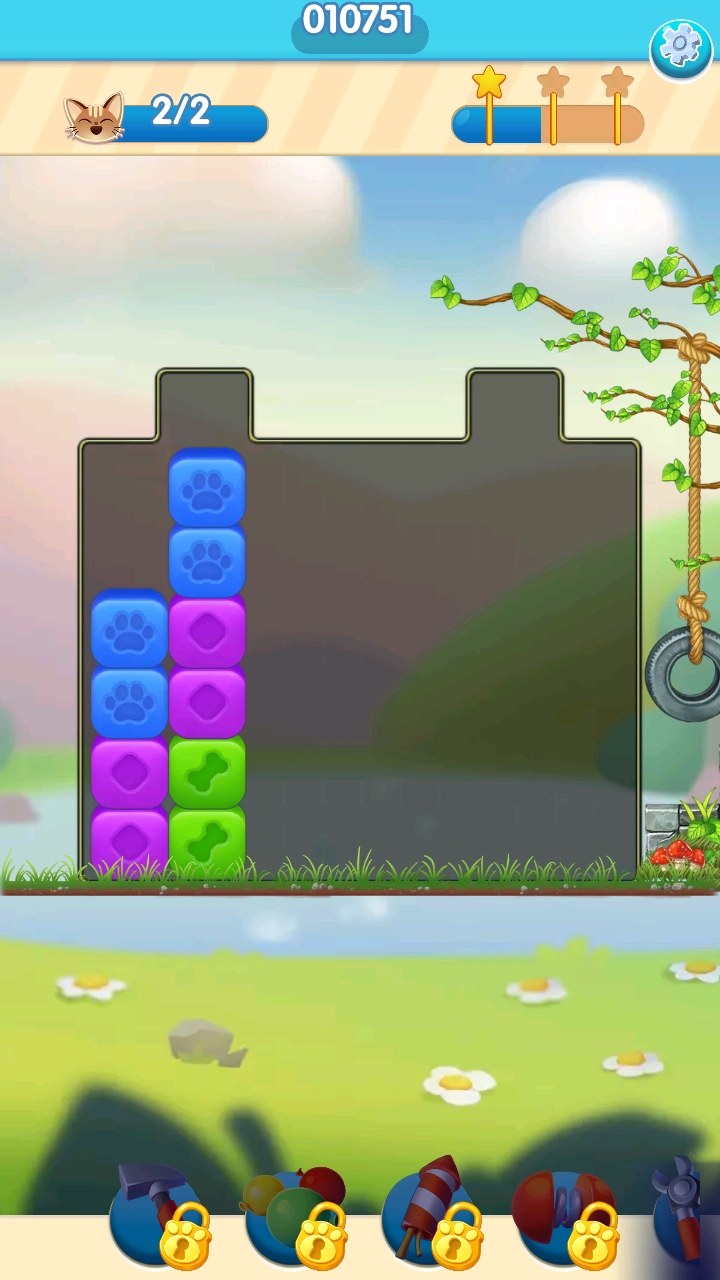Select the partially visible pickaxe booster
Viewport: 720px width, 1280px height.
click(688, 1210)
